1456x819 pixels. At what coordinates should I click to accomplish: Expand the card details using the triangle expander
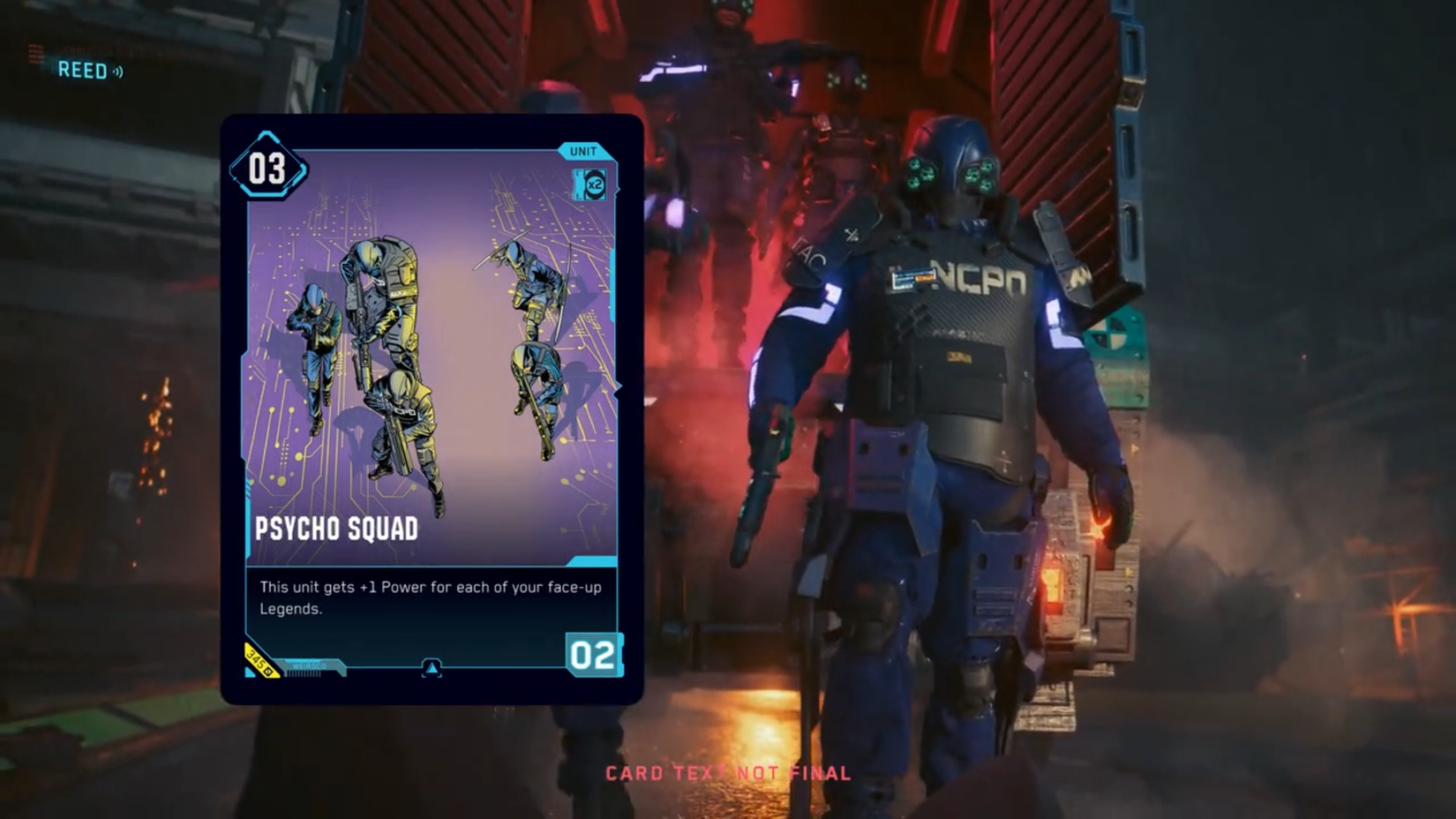(x=431, y=670)
